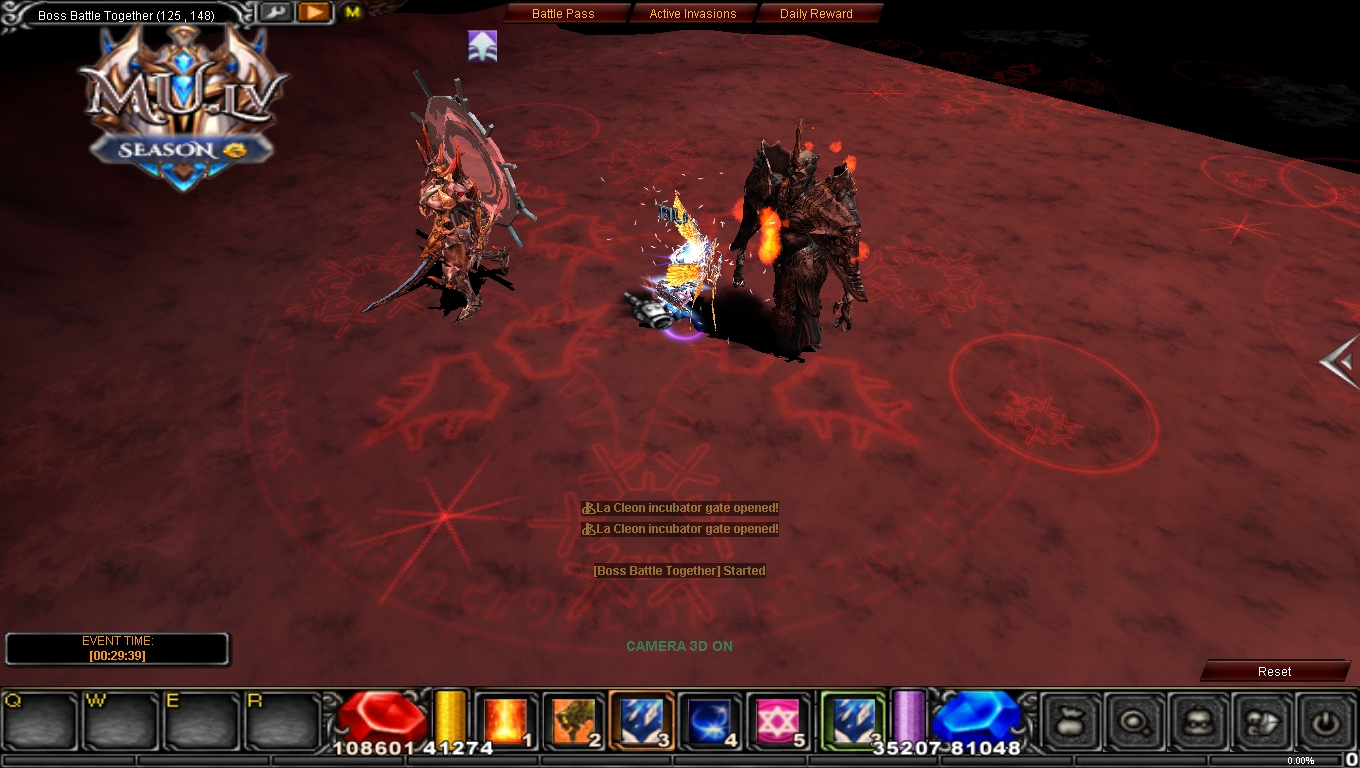Open the Battle Pass tab
The image size is (1360, 768).
point(563,13)
